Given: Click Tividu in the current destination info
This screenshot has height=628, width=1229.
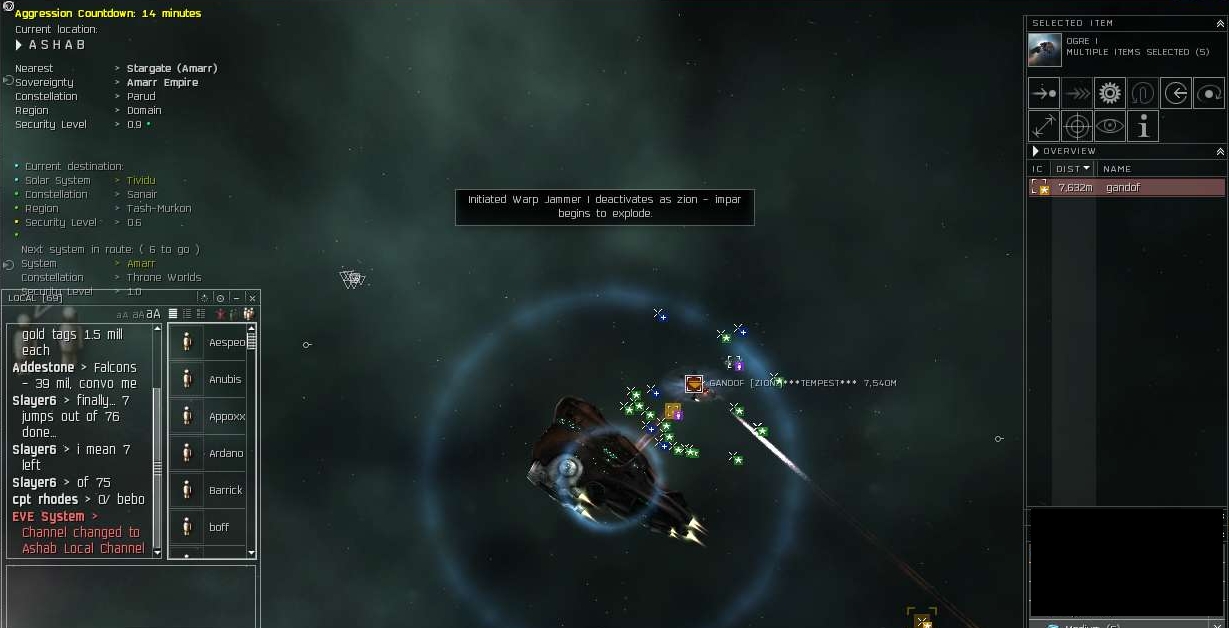Looking at the screenshot, I should (x=141, y=180).
